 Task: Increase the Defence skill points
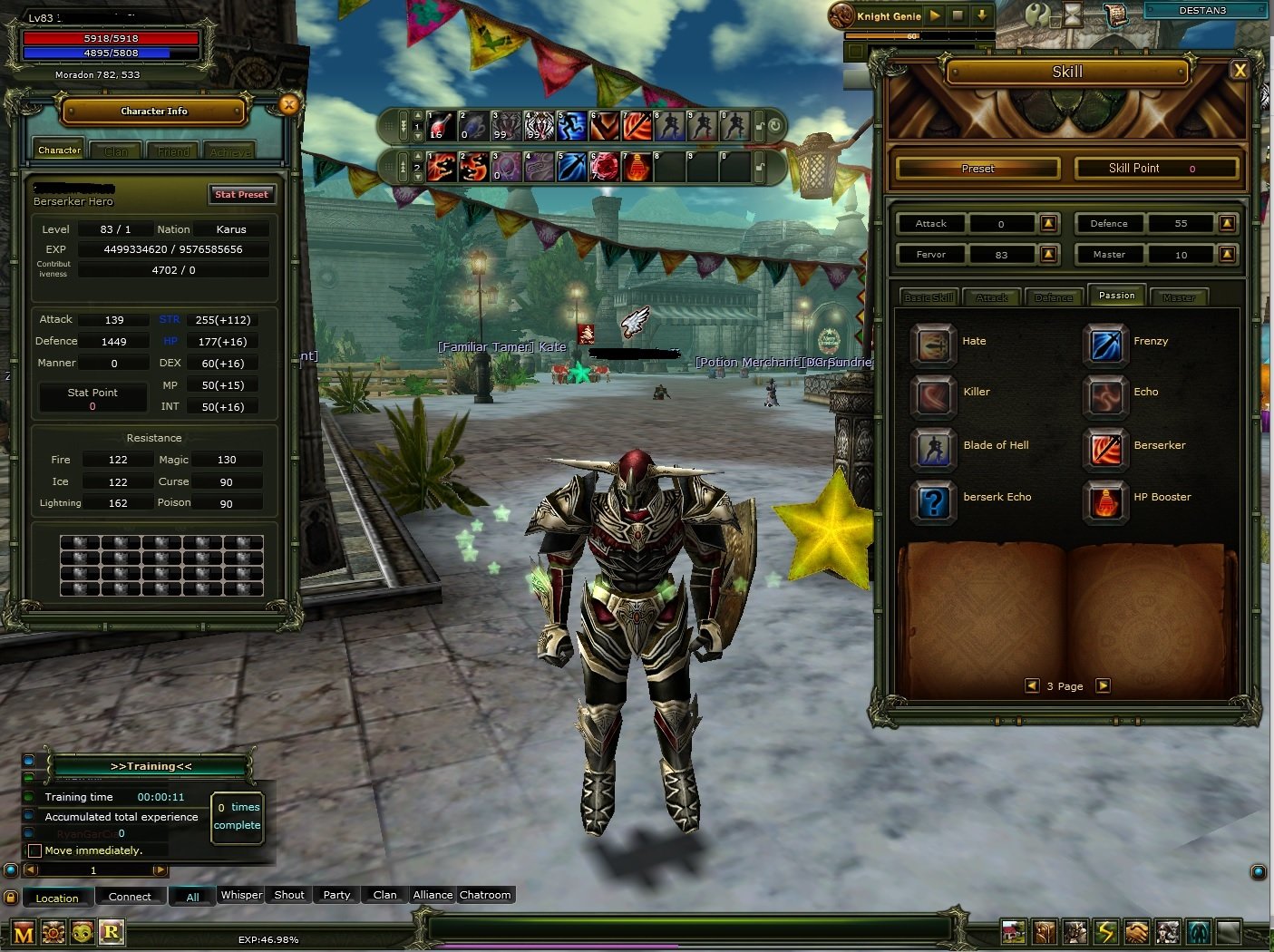(x=1227, y=223)
